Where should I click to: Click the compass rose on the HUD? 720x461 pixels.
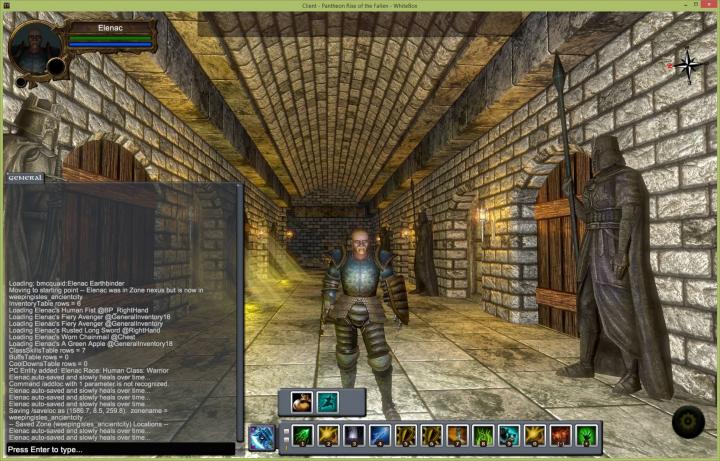[687, 66]
